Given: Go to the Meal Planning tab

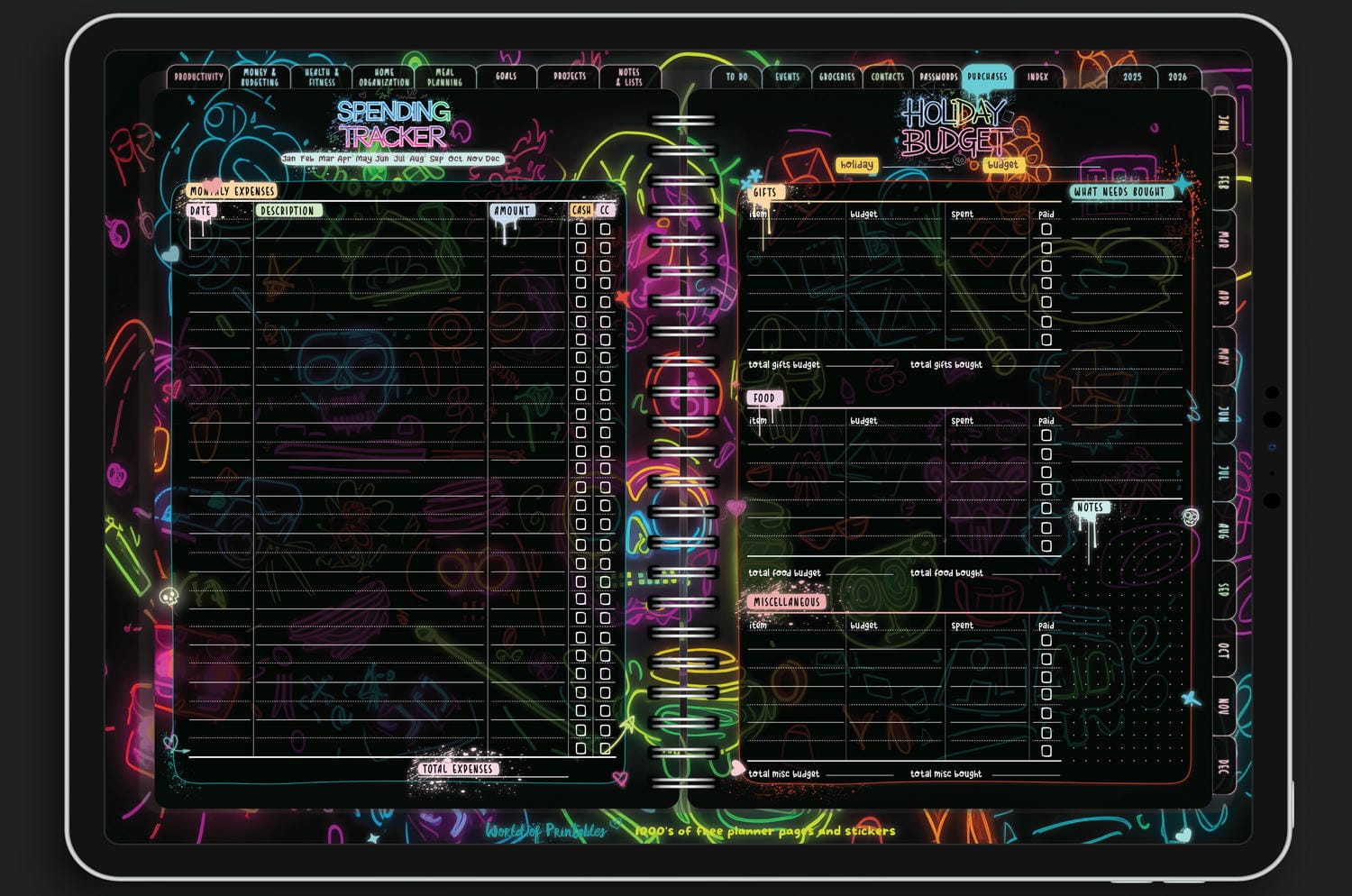Looking at the screenshot, I should point(444,78).
